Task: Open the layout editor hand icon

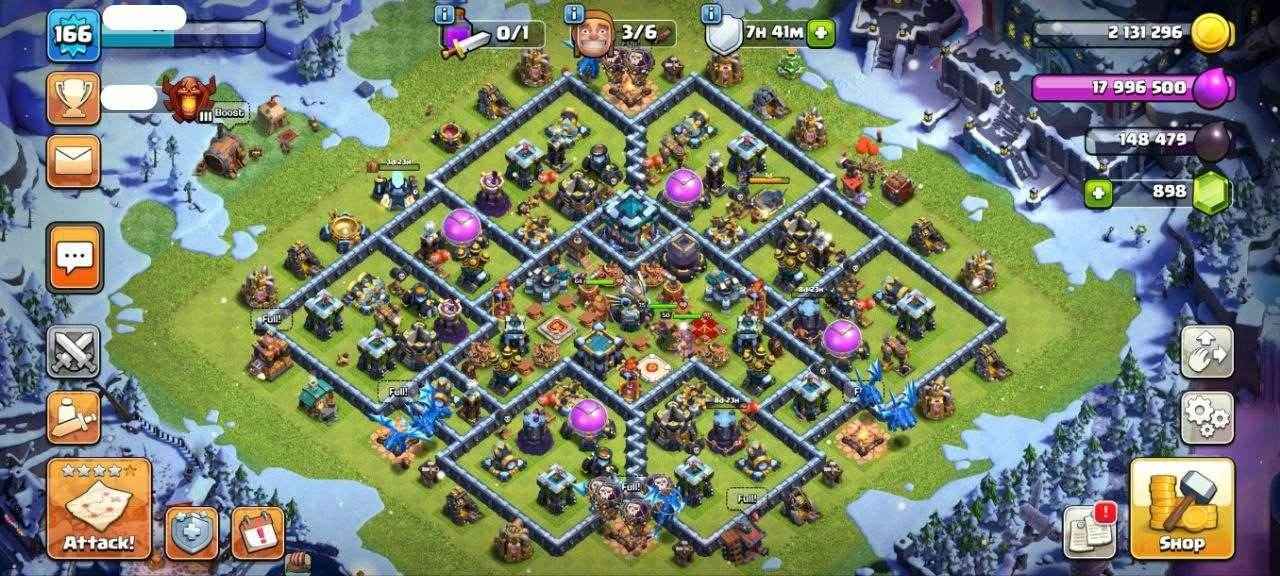Action: (x=1207, y=351)
